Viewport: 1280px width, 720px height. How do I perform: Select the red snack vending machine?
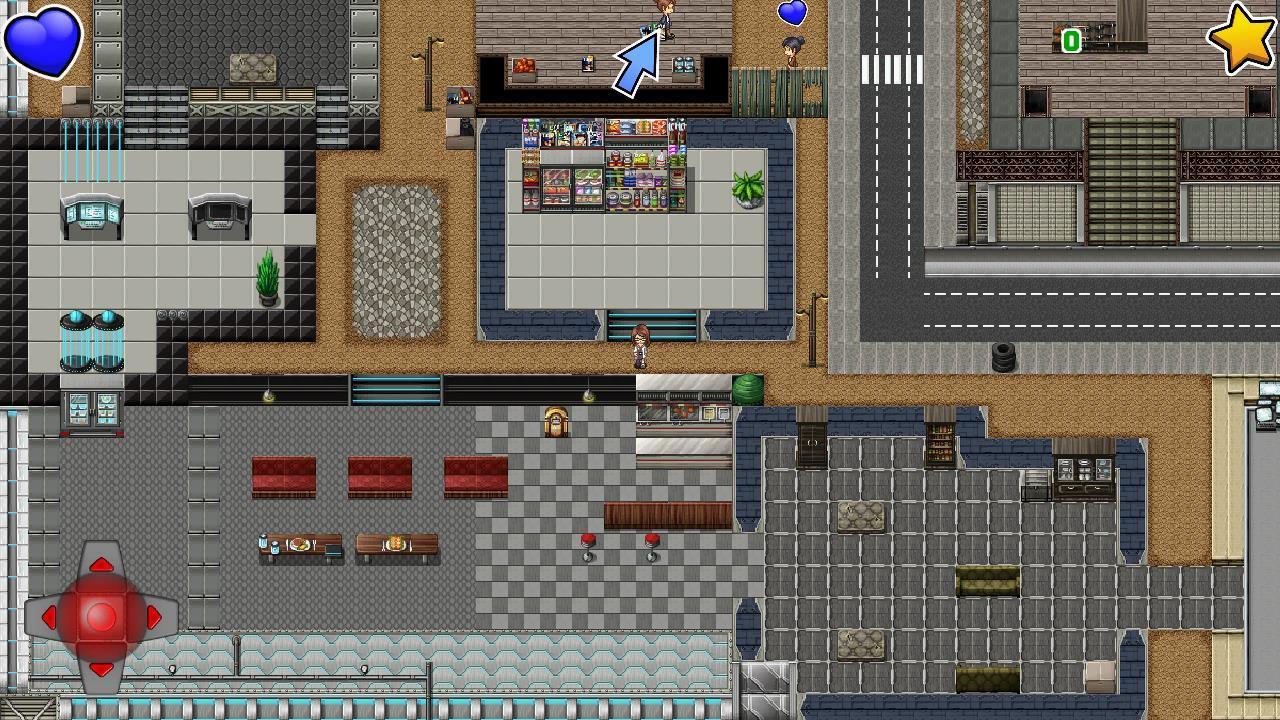coord(527,185)
